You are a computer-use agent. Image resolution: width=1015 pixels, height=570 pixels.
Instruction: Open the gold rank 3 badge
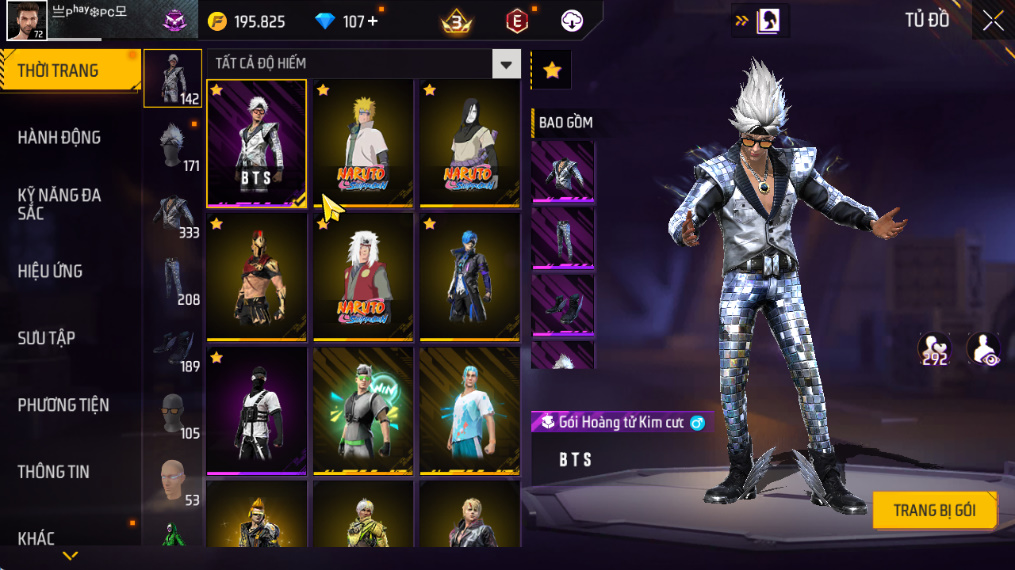tap(456, 21)
